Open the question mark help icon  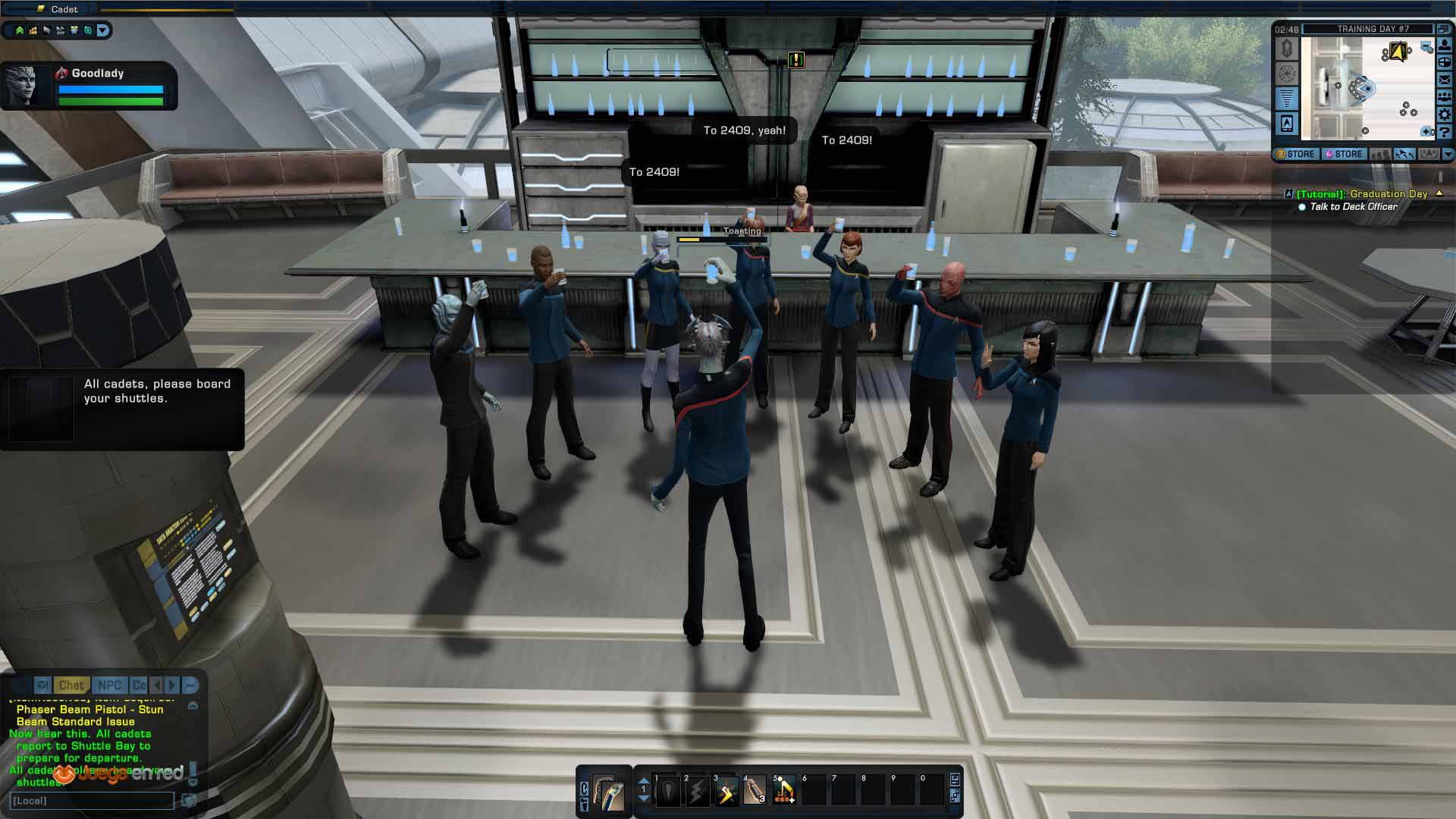pos(1445,132)
